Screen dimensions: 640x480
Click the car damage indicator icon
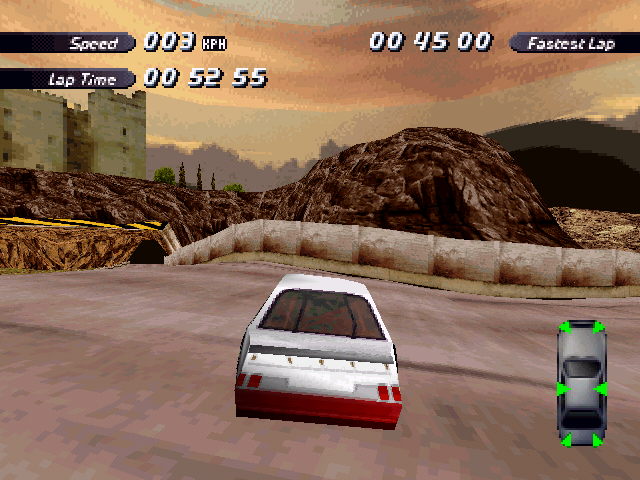point(581,383)
